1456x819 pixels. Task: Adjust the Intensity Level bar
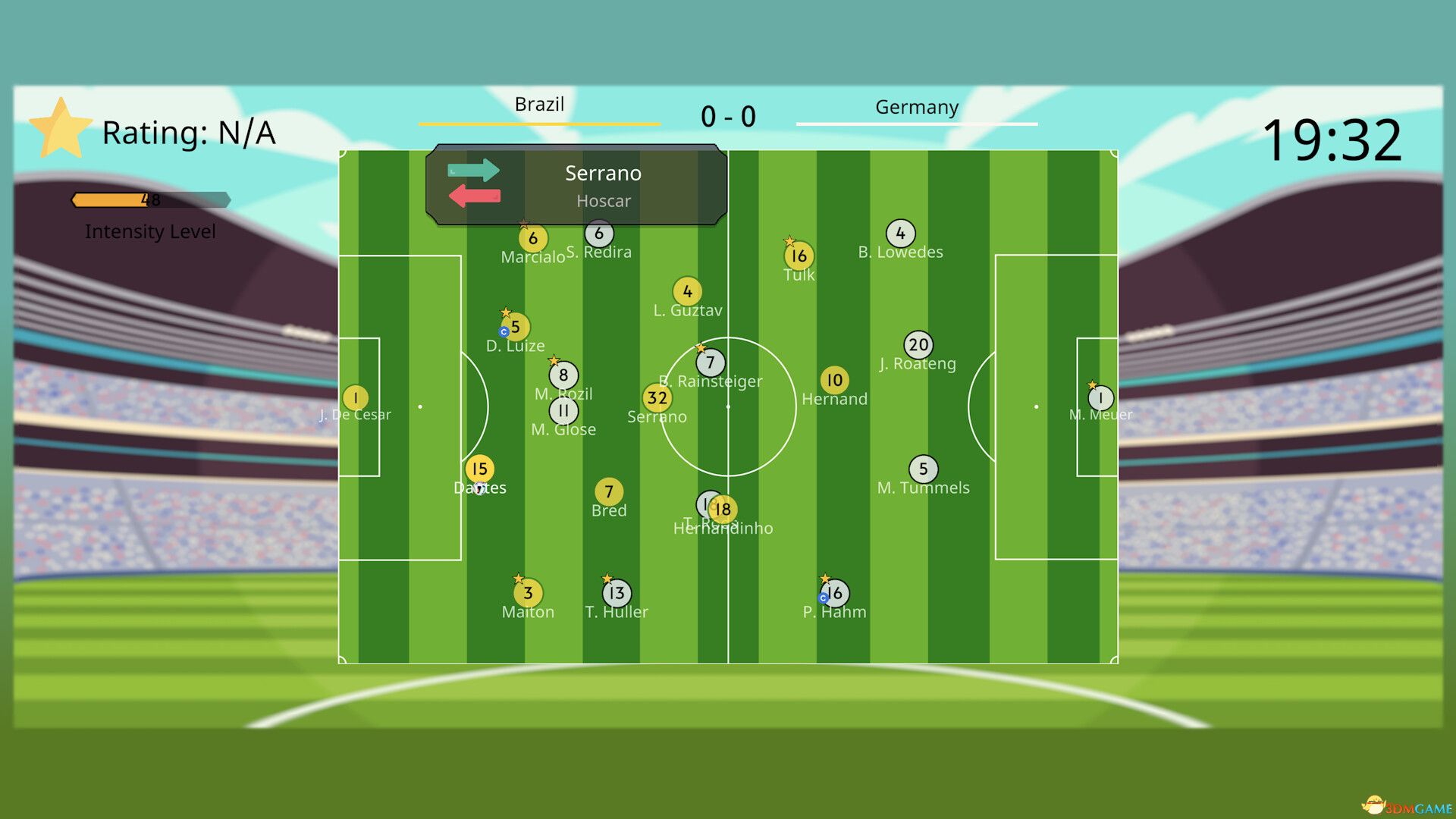coord(150,200)
